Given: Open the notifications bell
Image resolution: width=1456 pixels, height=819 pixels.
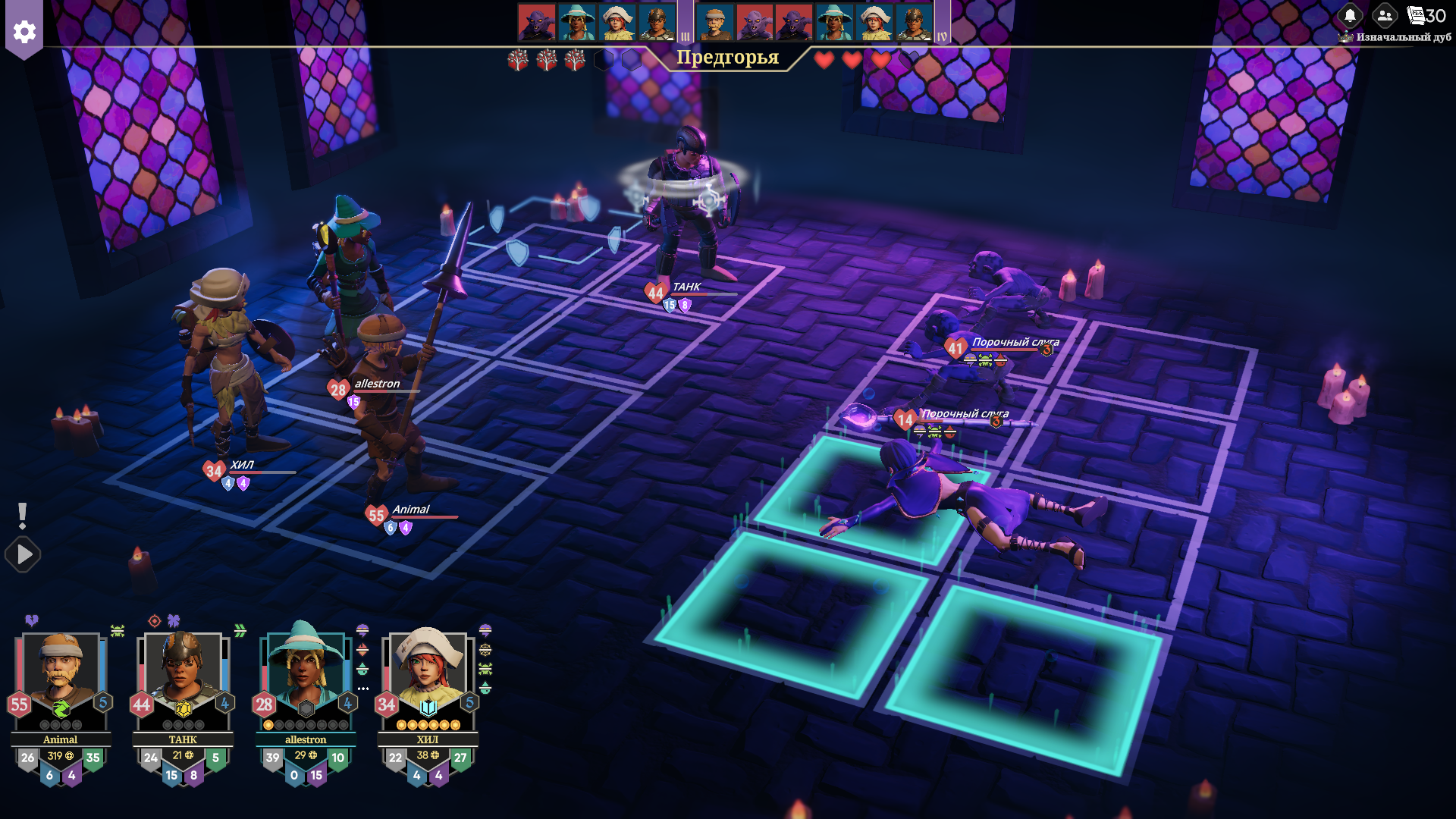Looking at the screenshot, I should 1350,15.
